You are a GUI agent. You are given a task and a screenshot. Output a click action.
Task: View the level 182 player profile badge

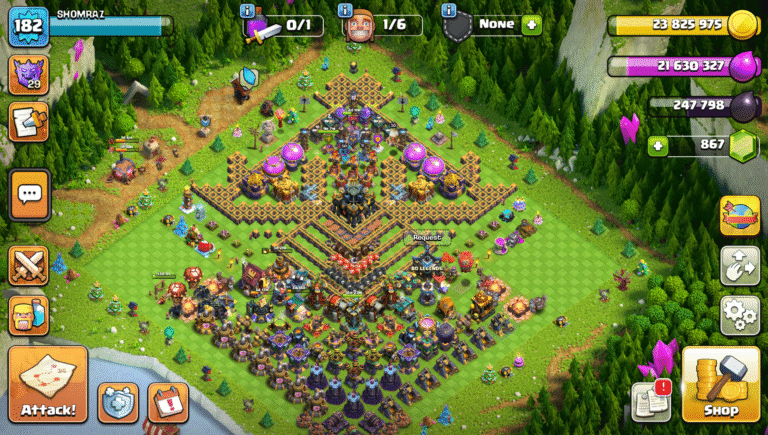[x=28, y=25]
